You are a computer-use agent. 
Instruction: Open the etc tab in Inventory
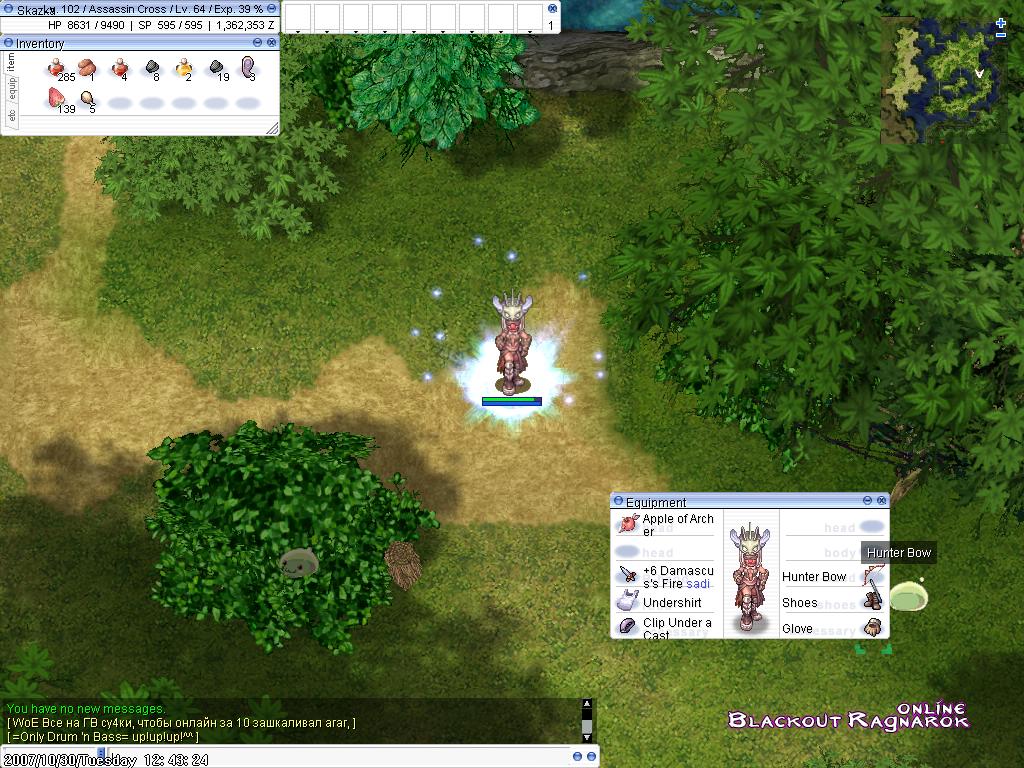12,116
